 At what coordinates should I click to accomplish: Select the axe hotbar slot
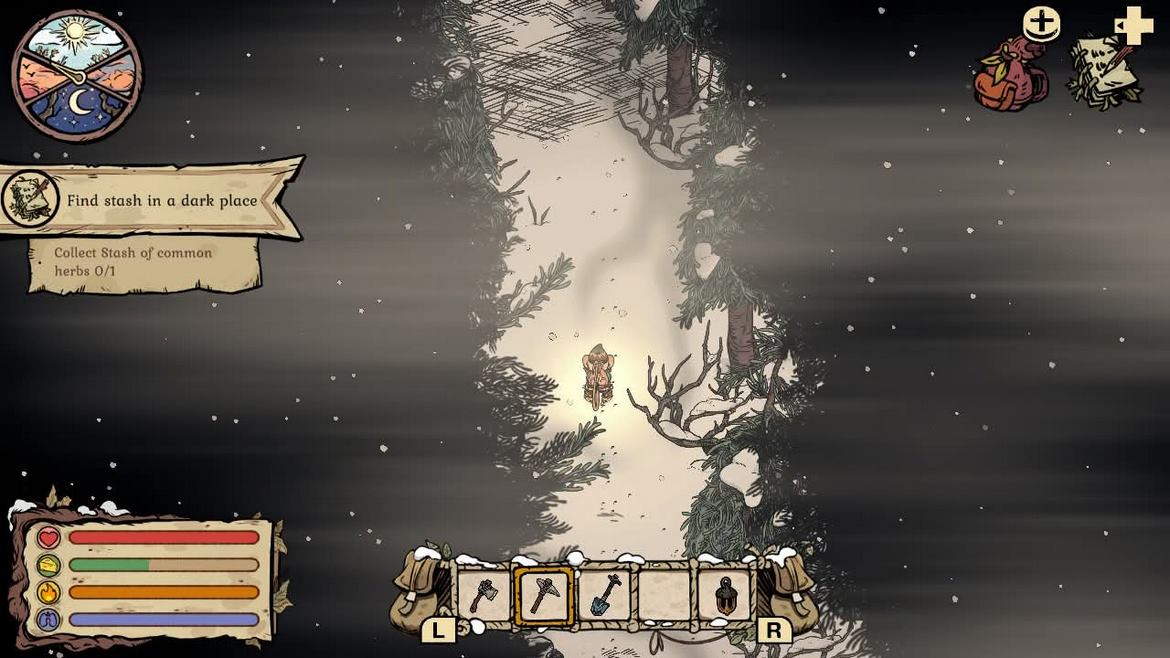click(484, 596)
